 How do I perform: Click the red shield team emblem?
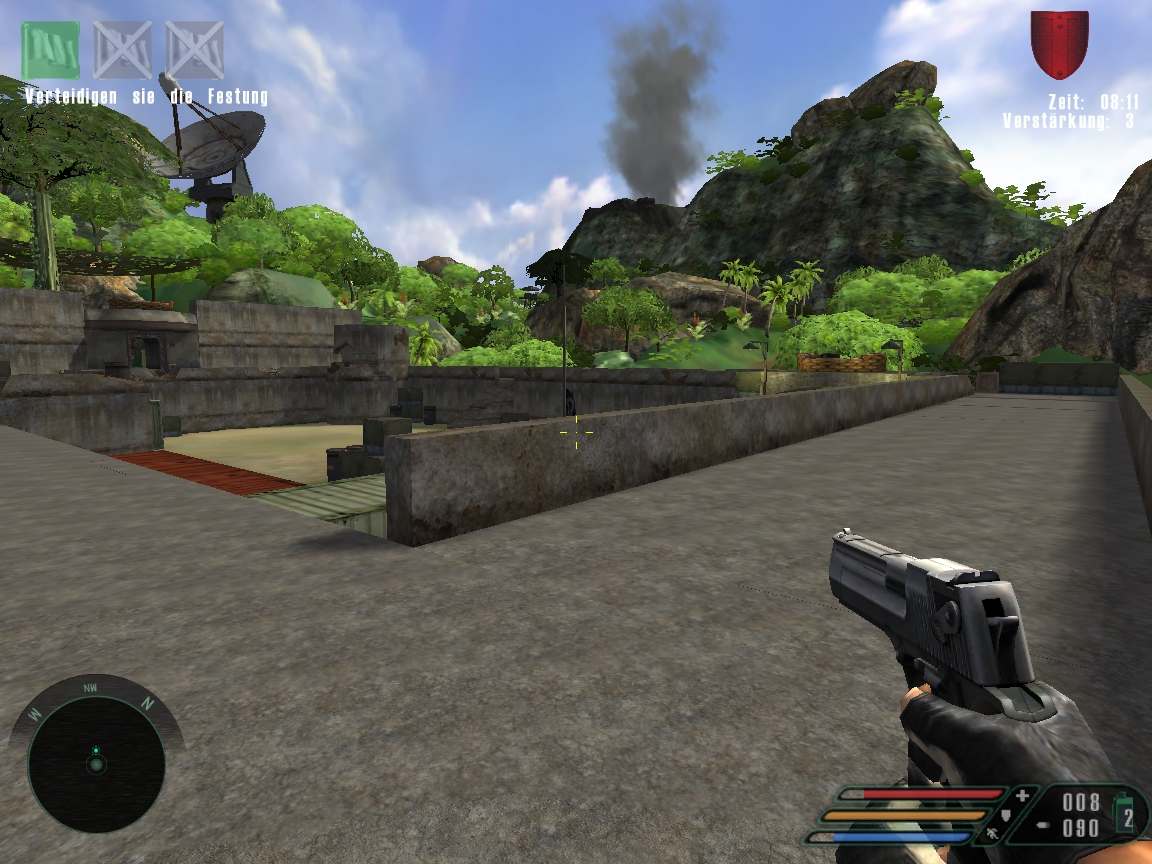pos(1059,43)
